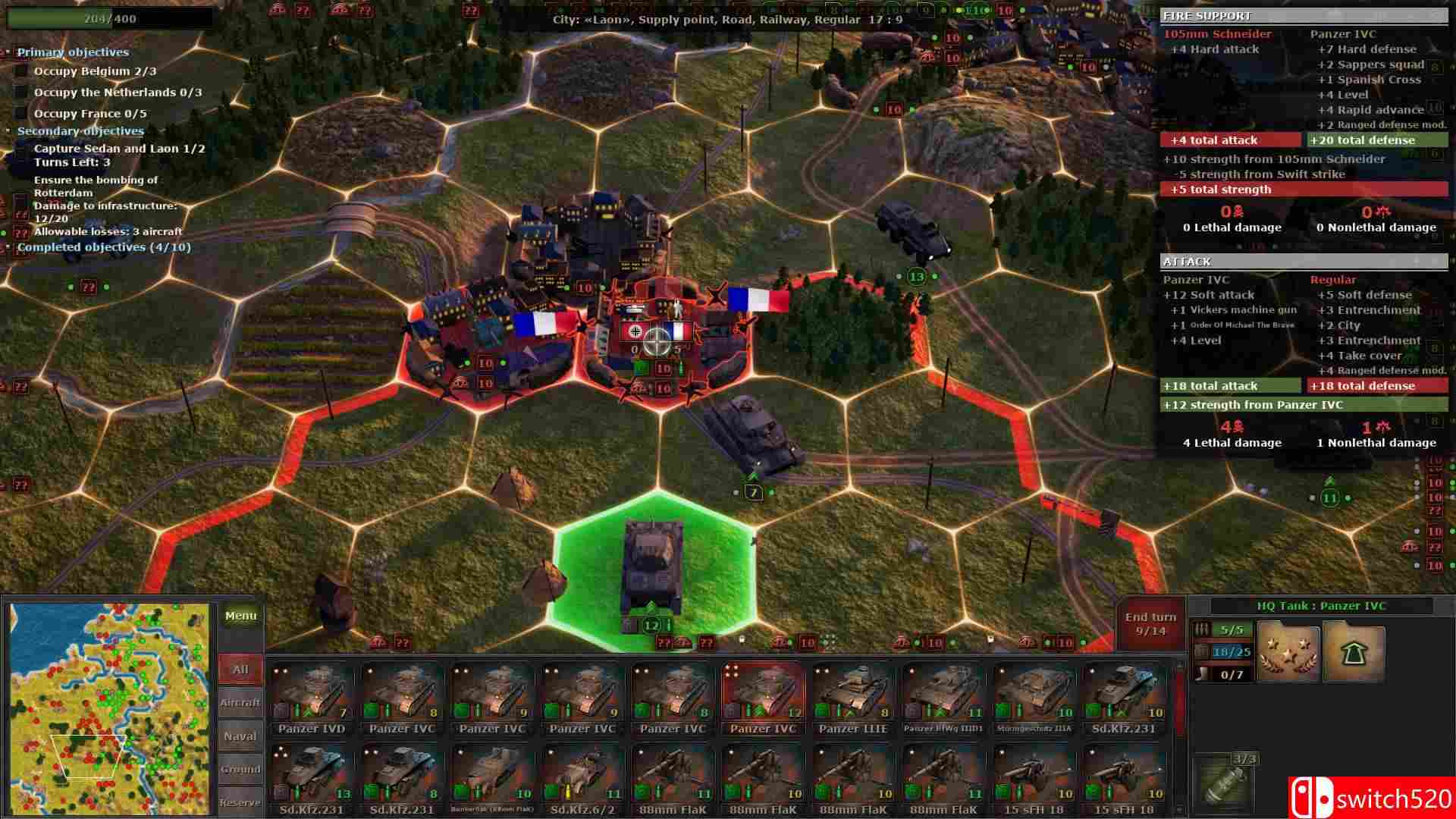1456x819 pixels.
Task: Check the Occupy Belgium objective checkbox
Action: (x=20, y=71)
